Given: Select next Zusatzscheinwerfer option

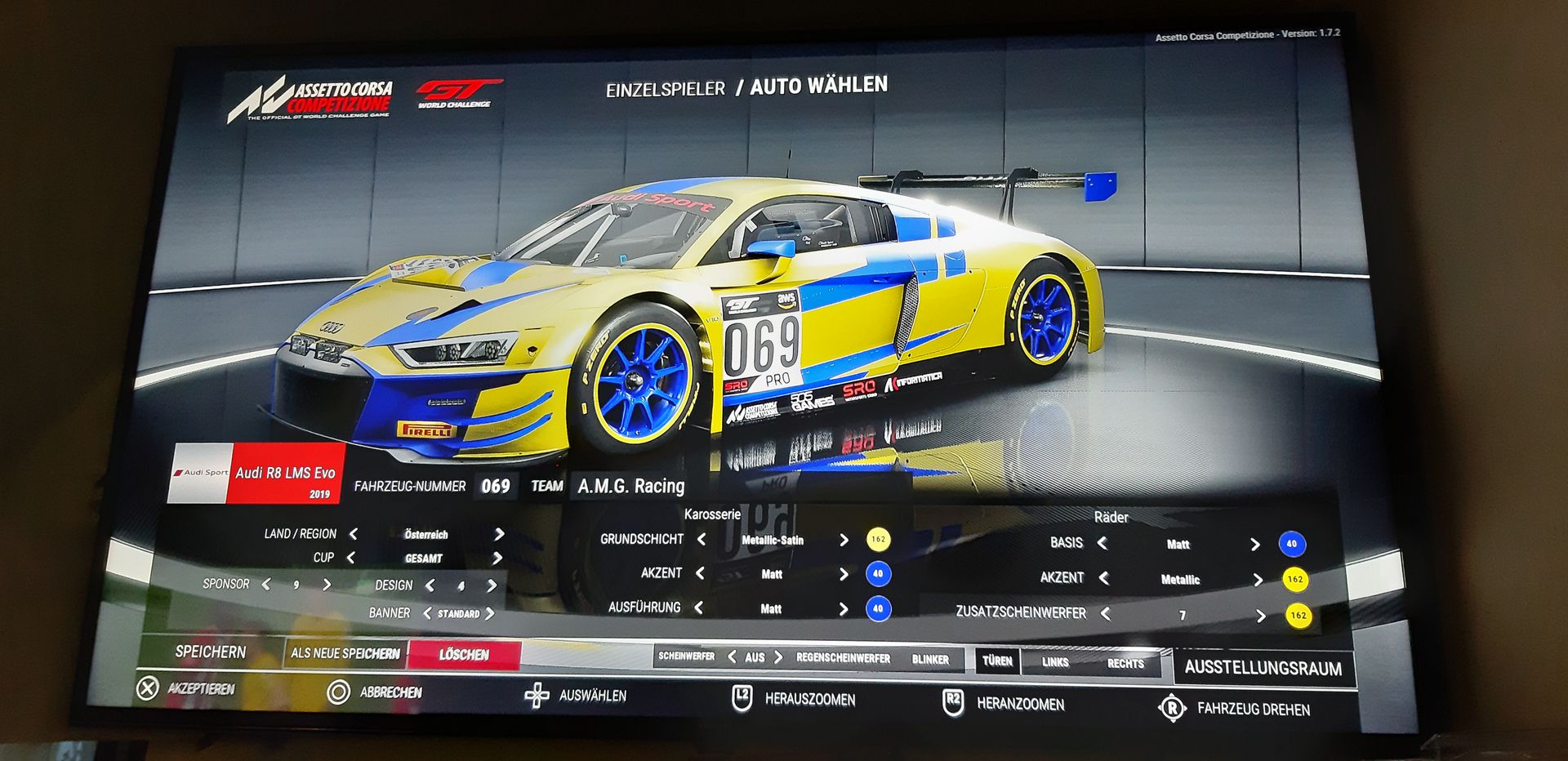Looking at the screenshot, I should coord(1260,616).
